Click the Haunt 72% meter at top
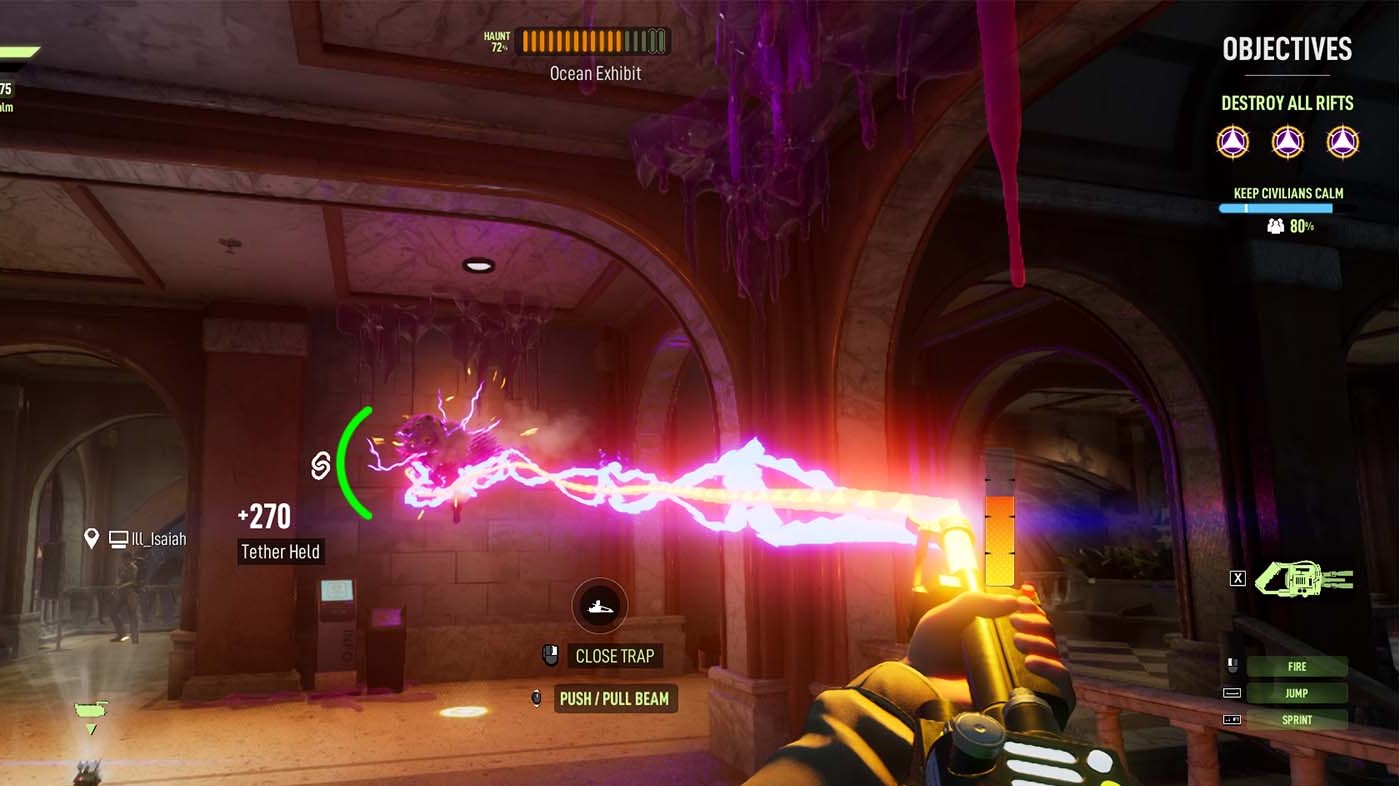The width and height of the screenshot is (1399, 786). 590,40
